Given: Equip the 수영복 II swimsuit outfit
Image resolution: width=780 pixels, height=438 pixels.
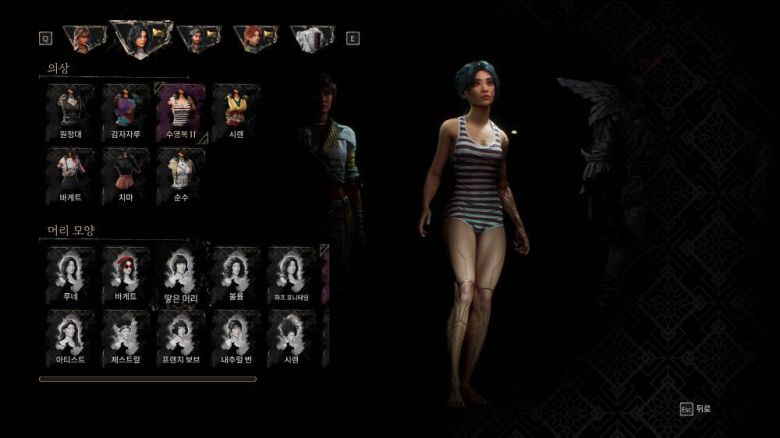Looking at the screenshot, I should (x=181, y=110).
